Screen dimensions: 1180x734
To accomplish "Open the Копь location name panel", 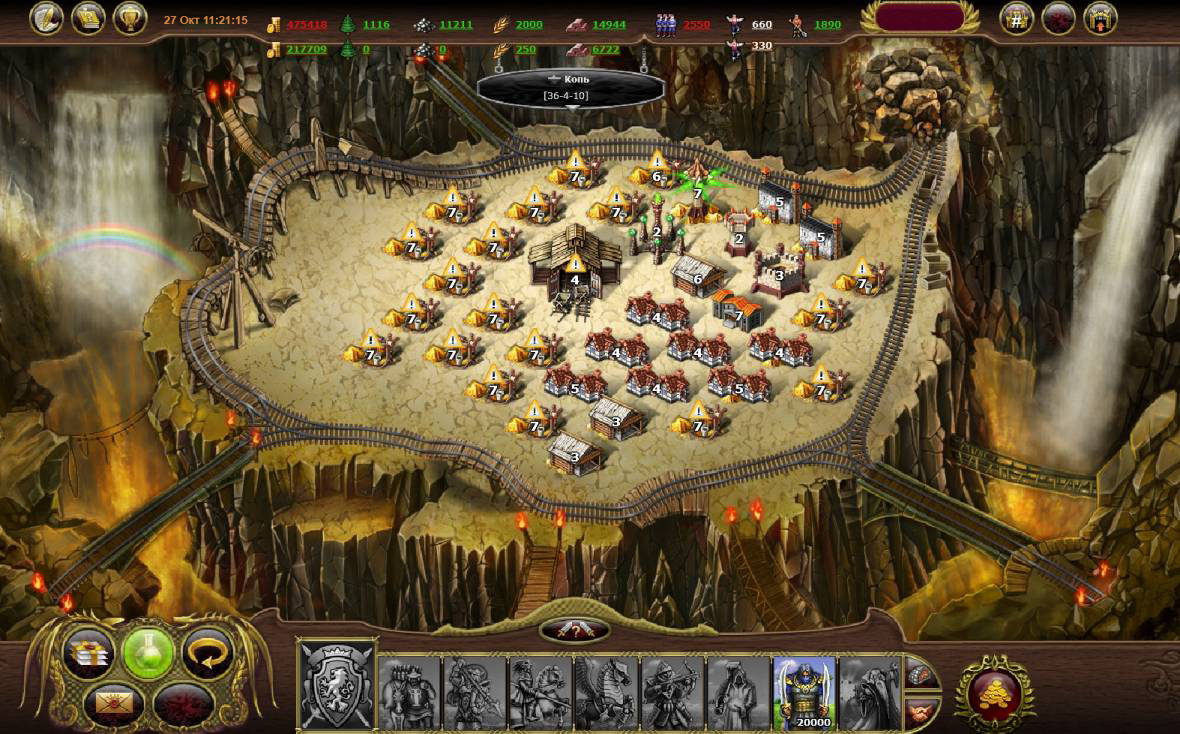I will coord(571,87).
